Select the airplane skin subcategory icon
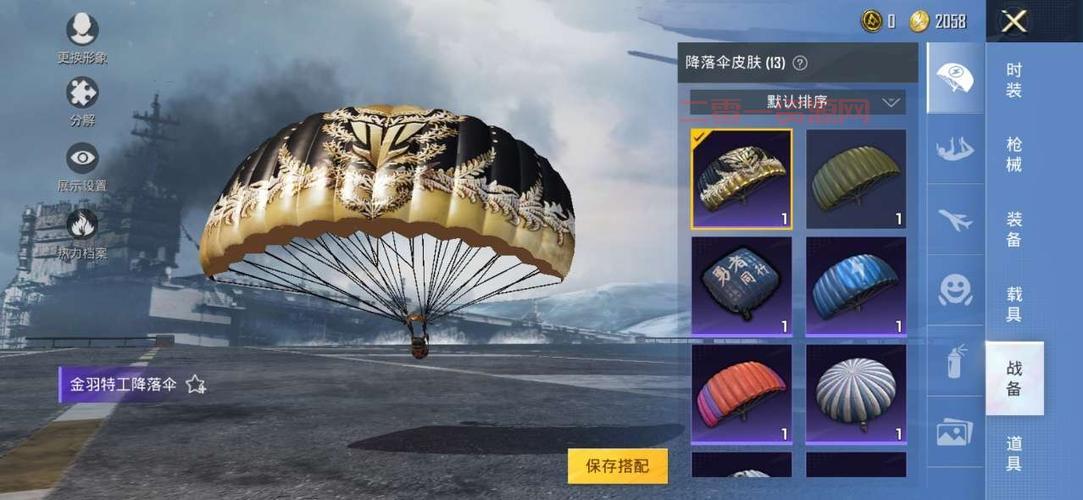Image resolution: width=1083 pixels, height=500 pixels. pos(955,220)
